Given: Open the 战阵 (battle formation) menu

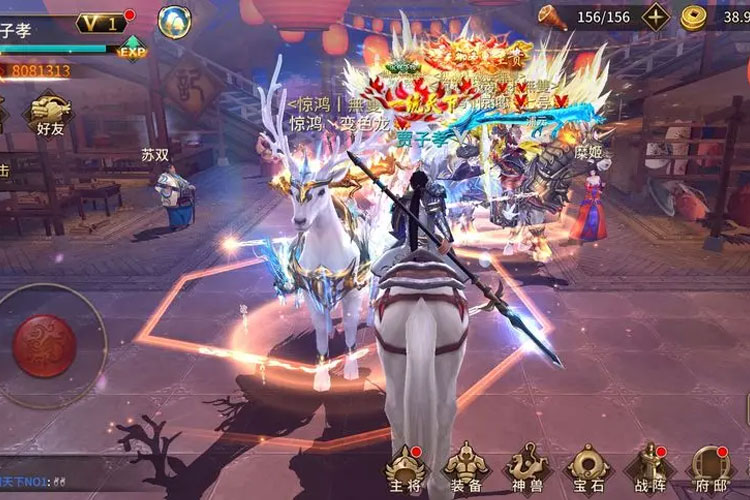Looking at the screenshot, I should pyautogui.click(x=649, y=470).
